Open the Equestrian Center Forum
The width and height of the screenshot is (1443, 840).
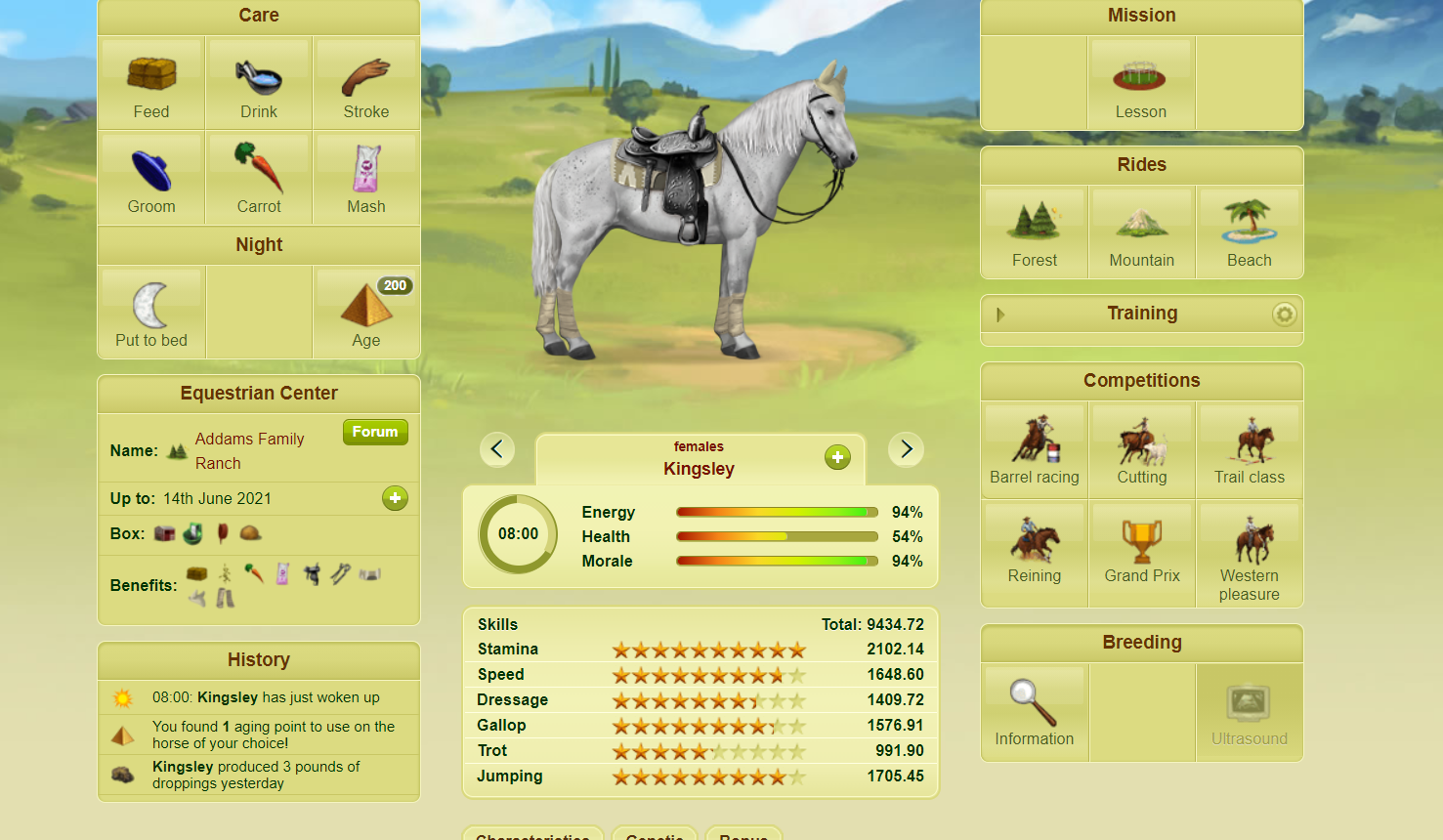pos(375,432)
